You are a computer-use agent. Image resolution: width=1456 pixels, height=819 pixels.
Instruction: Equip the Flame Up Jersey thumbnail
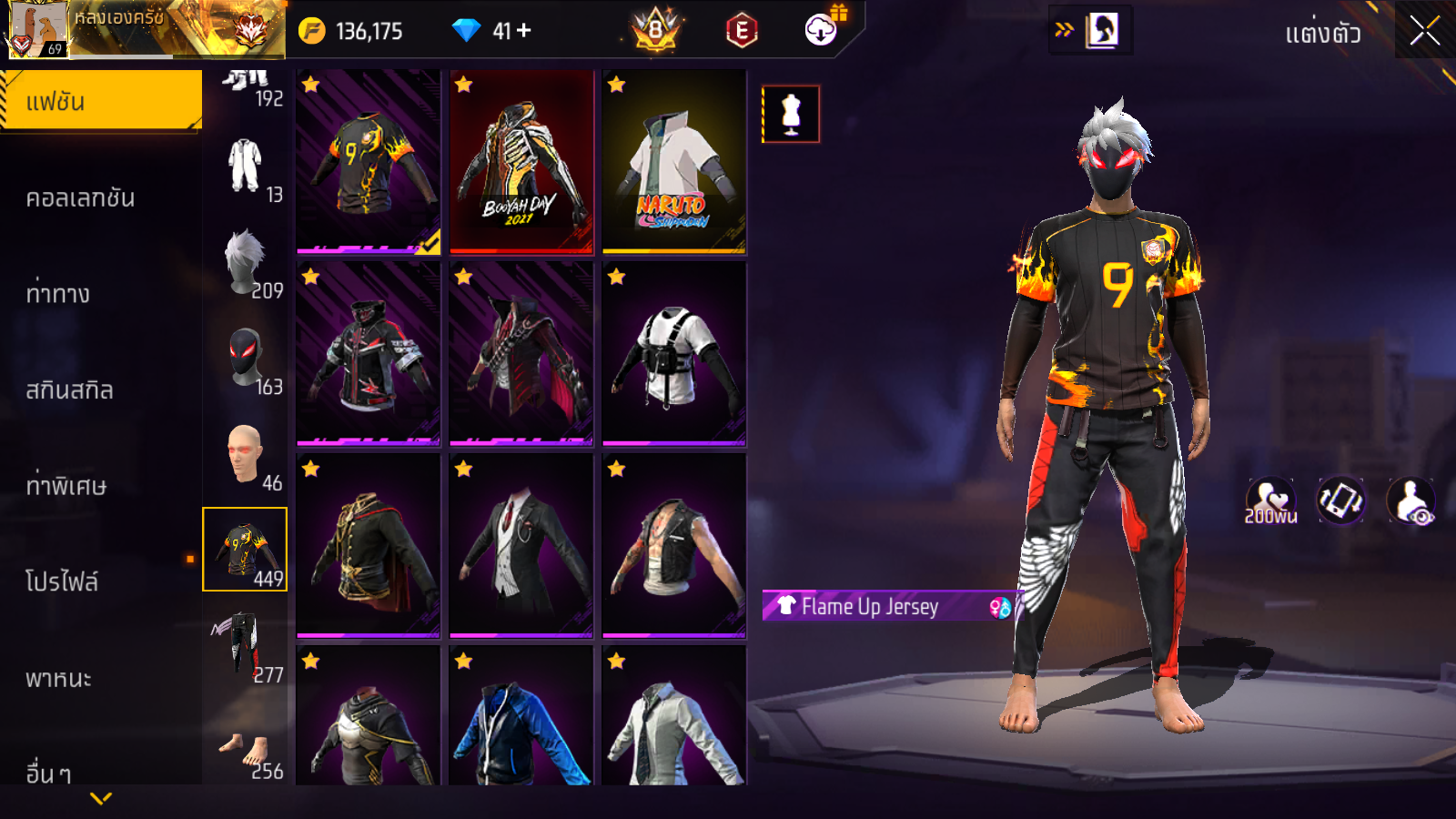click(x=369, y=162)
